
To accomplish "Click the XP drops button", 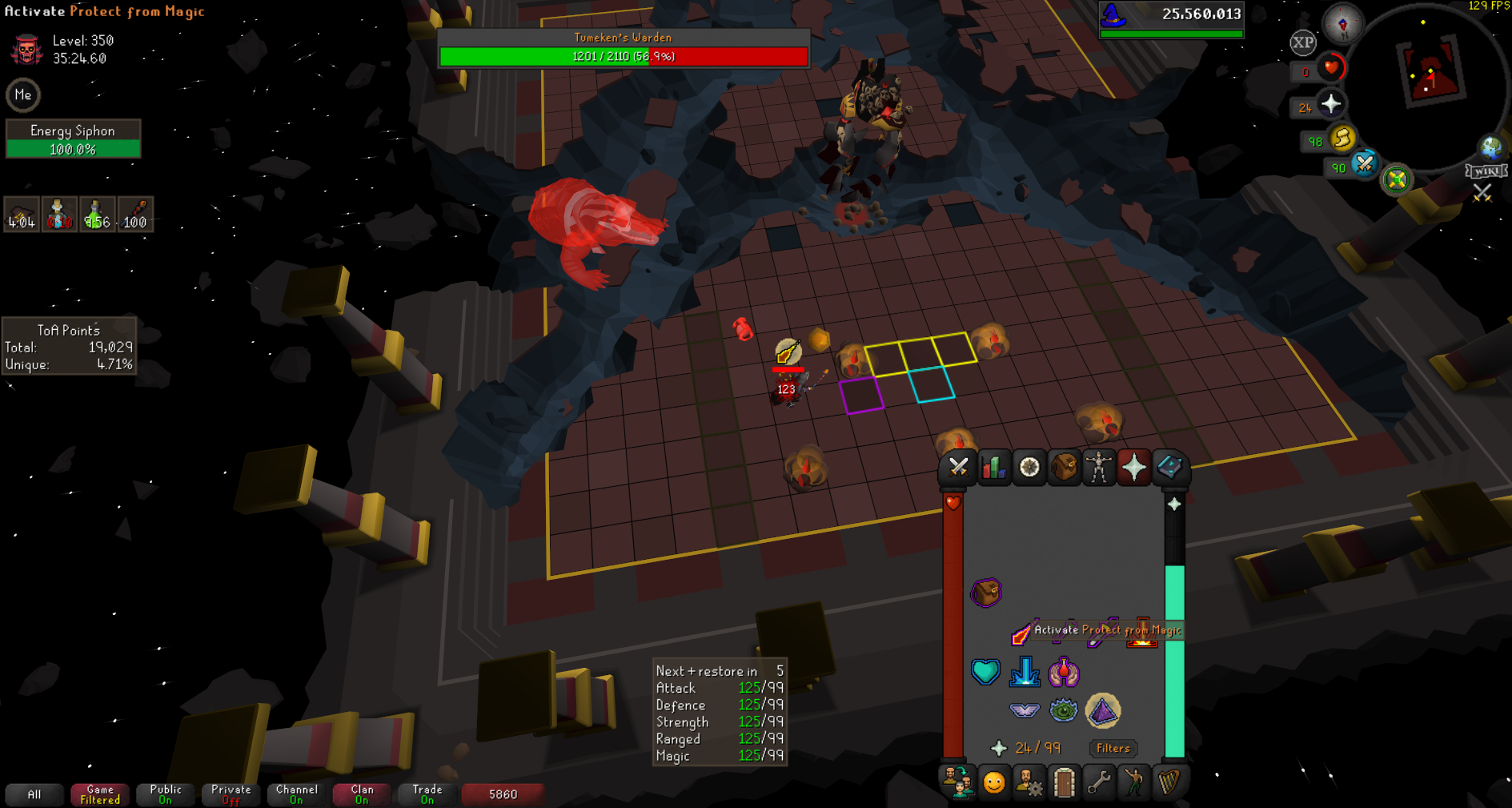I will (x=1302, y=42).
